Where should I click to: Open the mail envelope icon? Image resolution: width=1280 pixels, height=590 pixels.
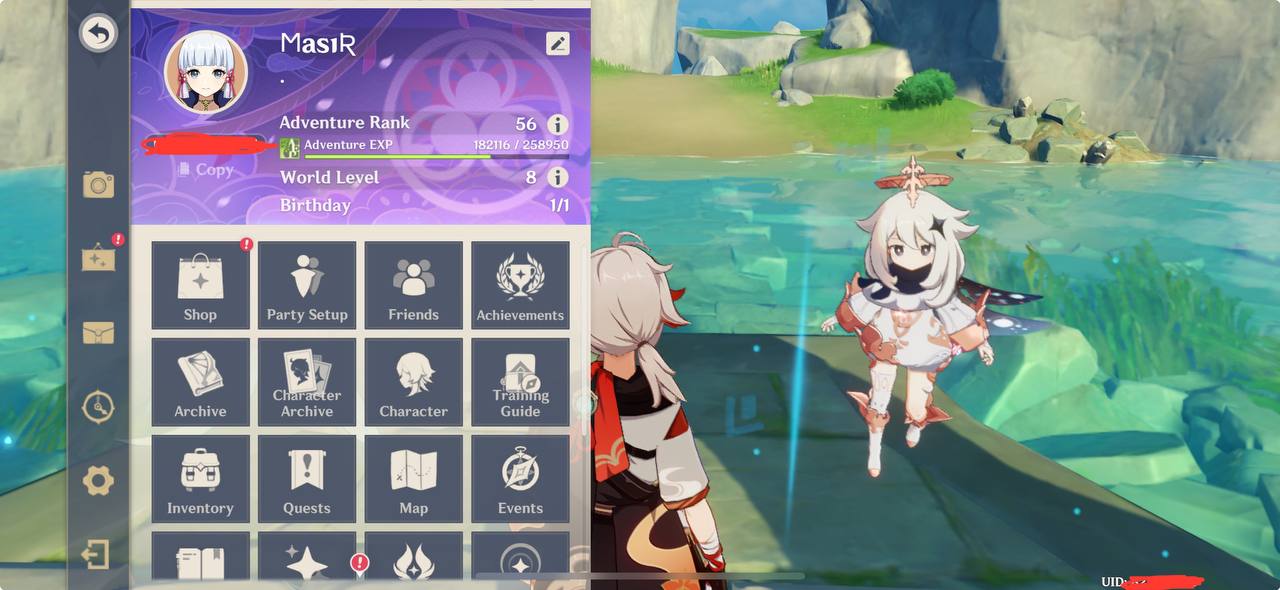pos(98,333)
